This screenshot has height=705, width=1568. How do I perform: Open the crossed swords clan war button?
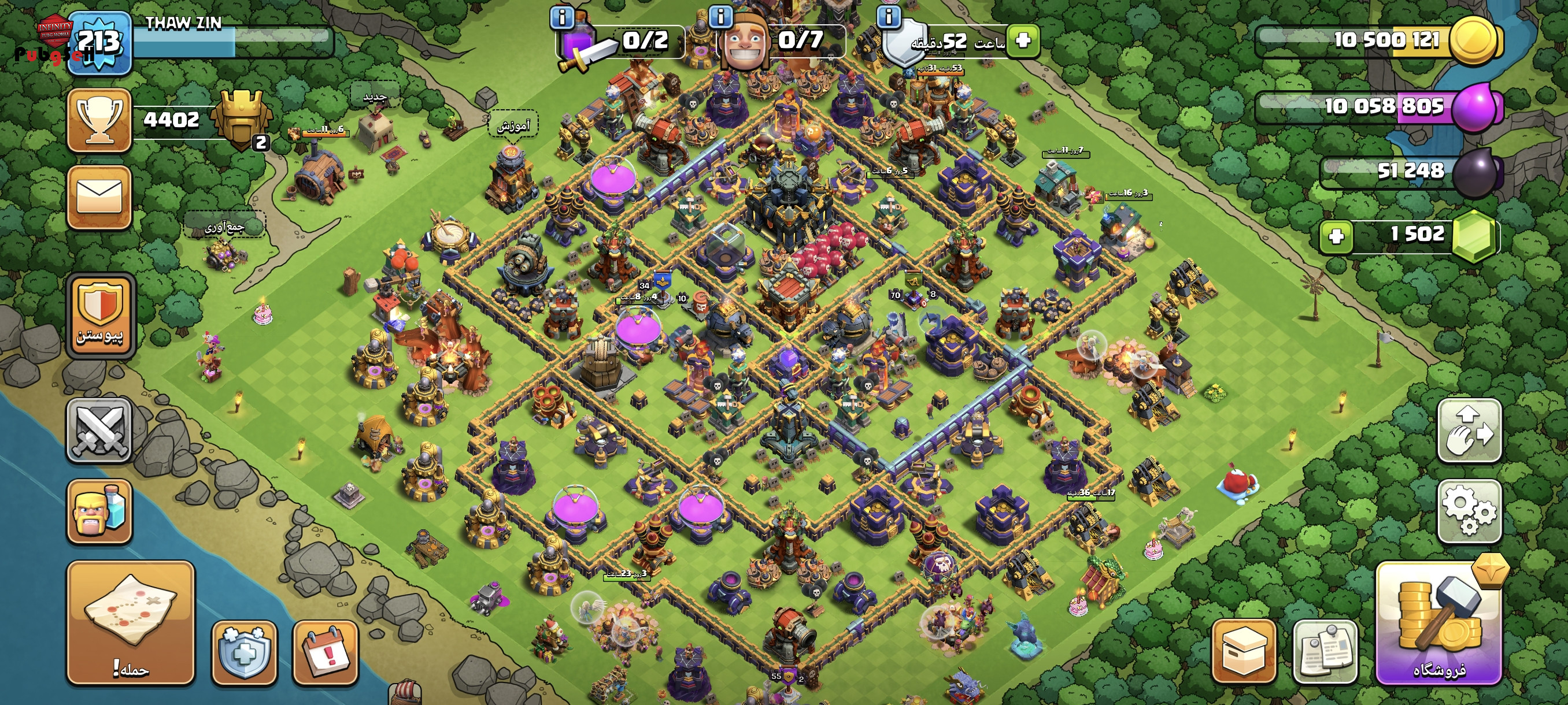tap(99, 431)
